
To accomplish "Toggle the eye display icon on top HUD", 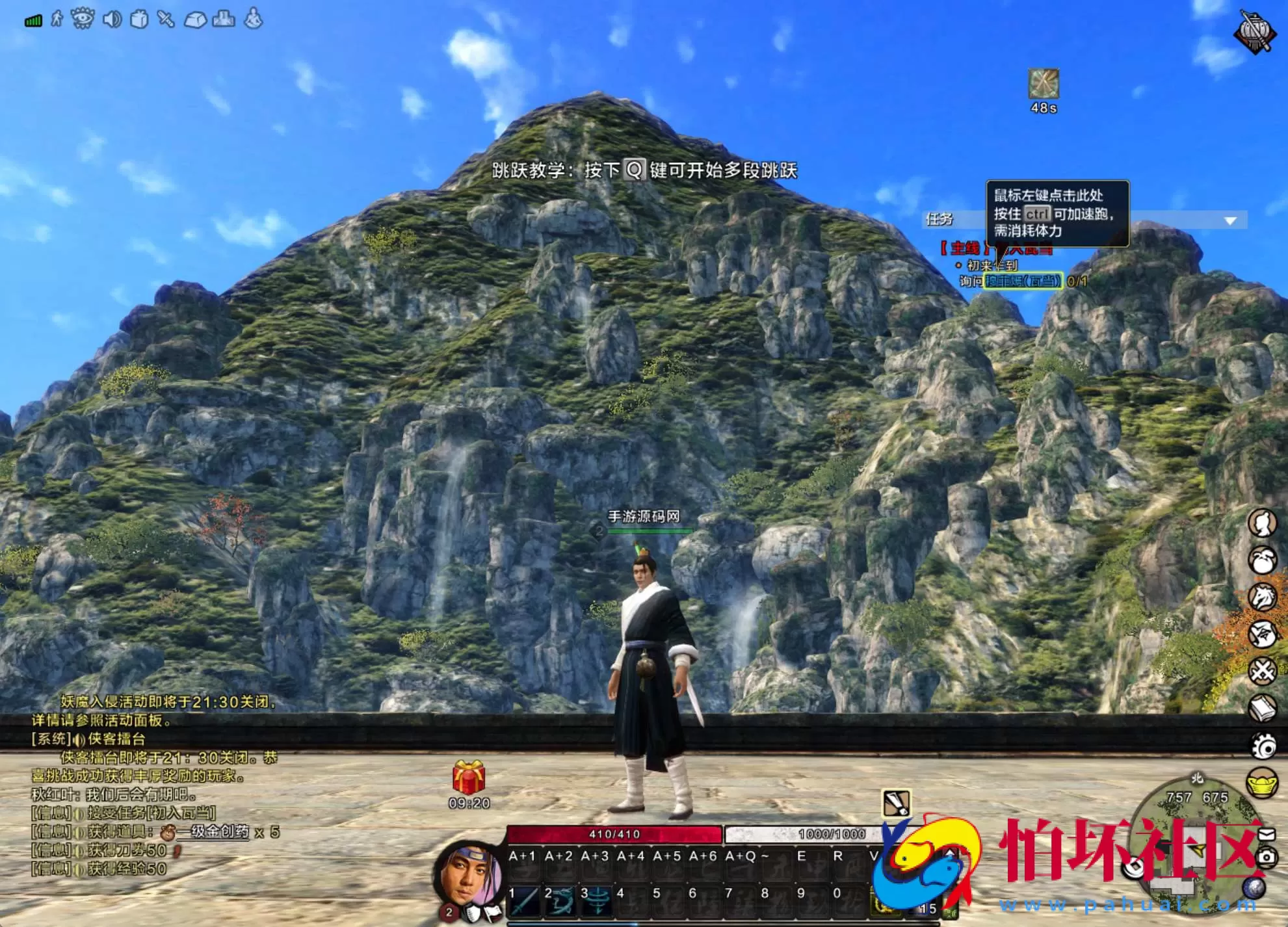I will tap(83, 18).
